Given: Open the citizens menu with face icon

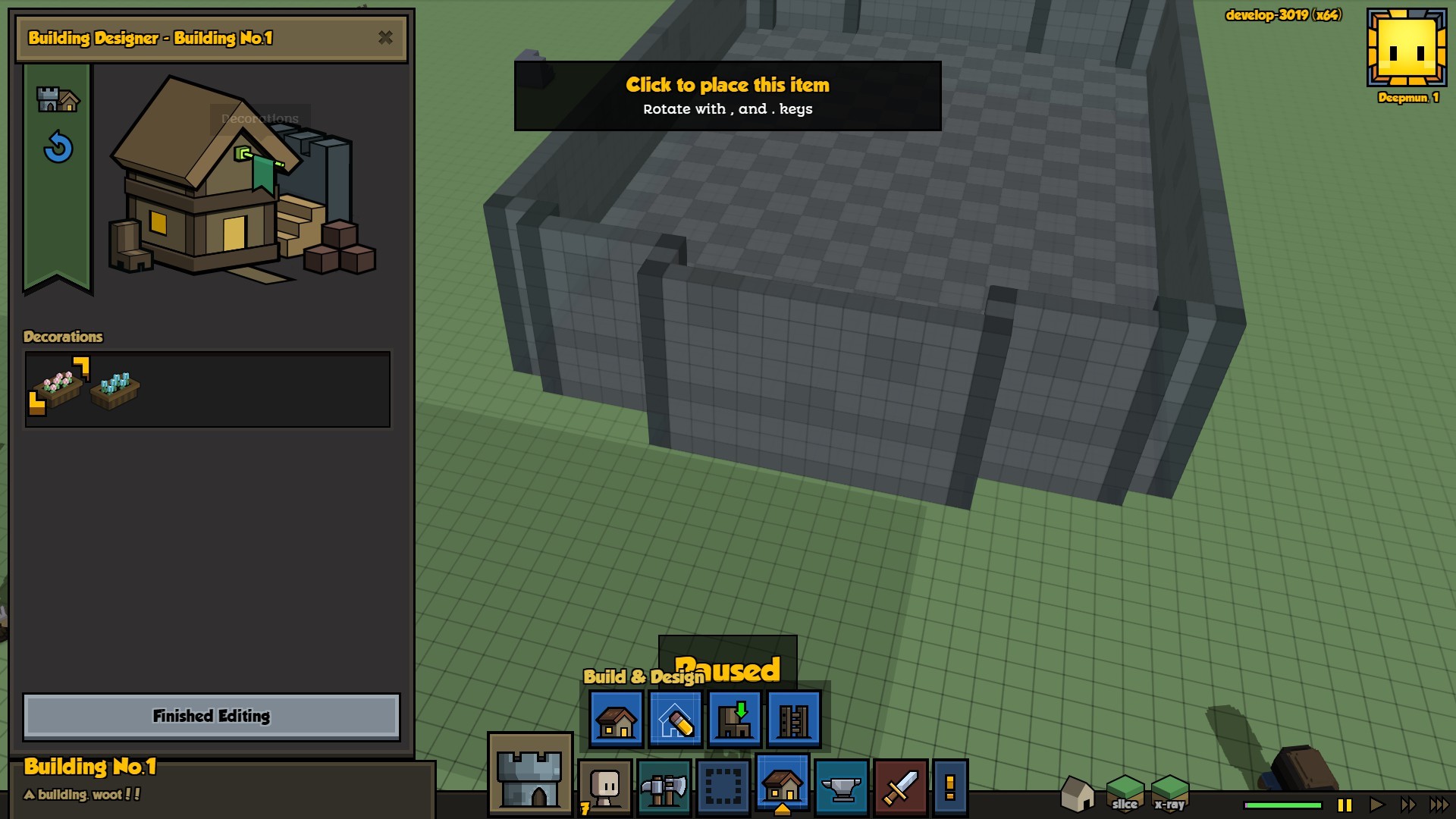Looking at the screenshot, I should tap(605, 787).
